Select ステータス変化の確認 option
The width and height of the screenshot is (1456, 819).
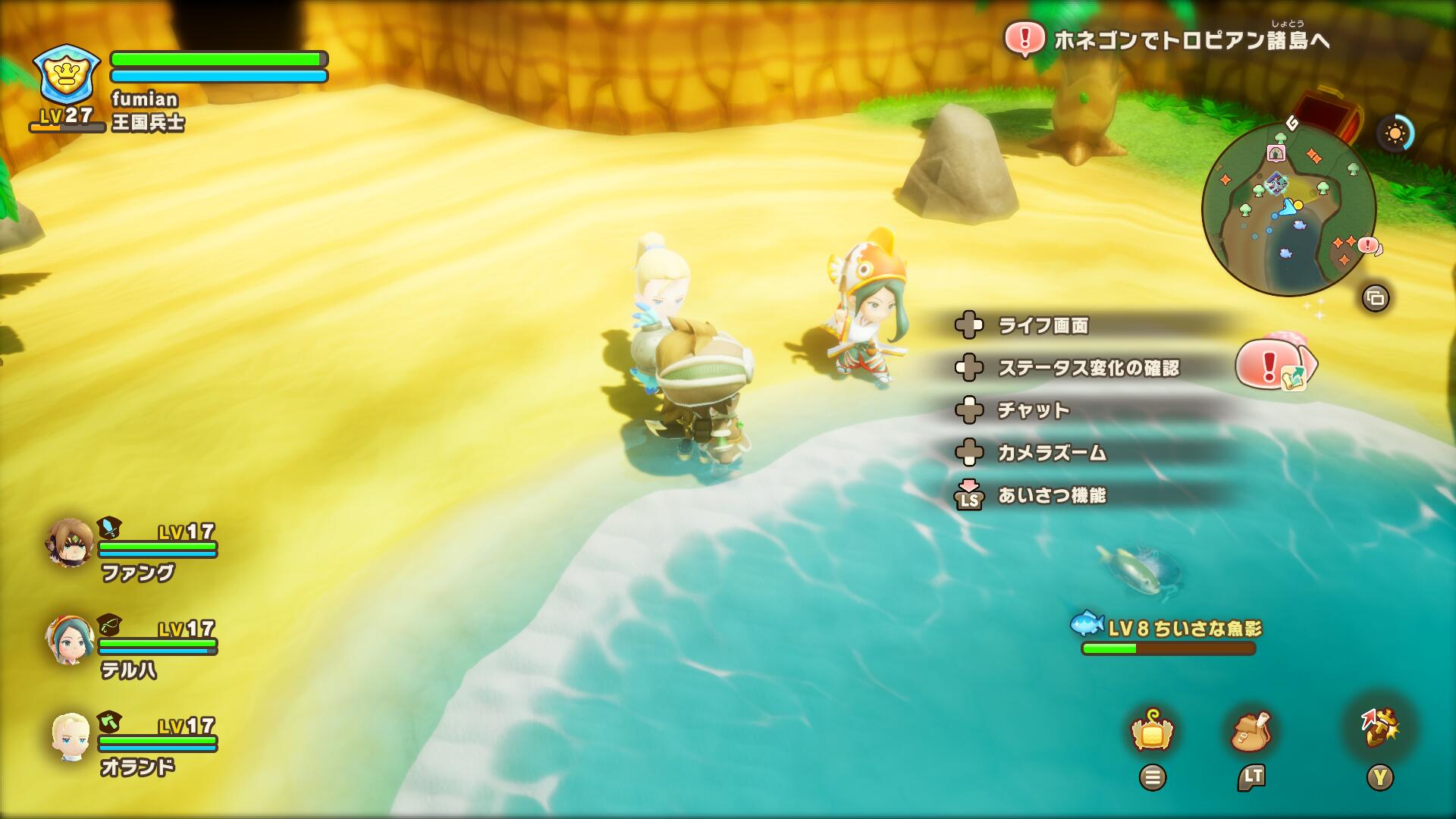1088,368
